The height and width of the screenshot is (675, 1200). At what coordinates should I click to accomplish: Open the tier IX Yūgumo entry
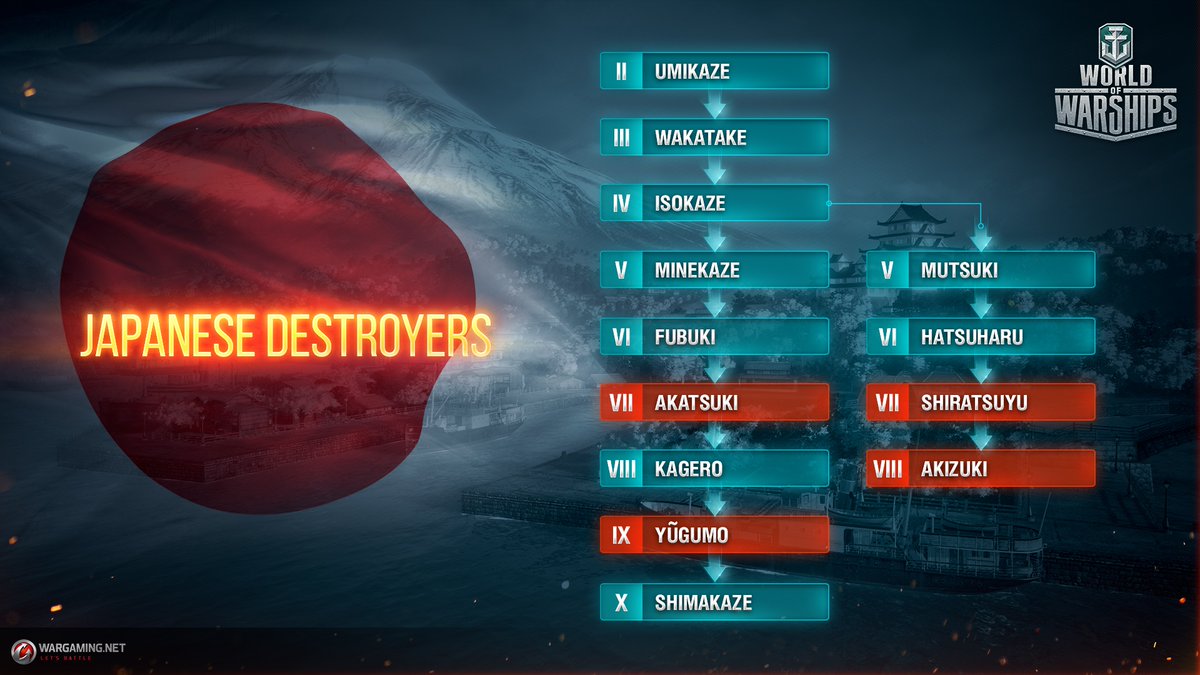click(x=714, y=535)
